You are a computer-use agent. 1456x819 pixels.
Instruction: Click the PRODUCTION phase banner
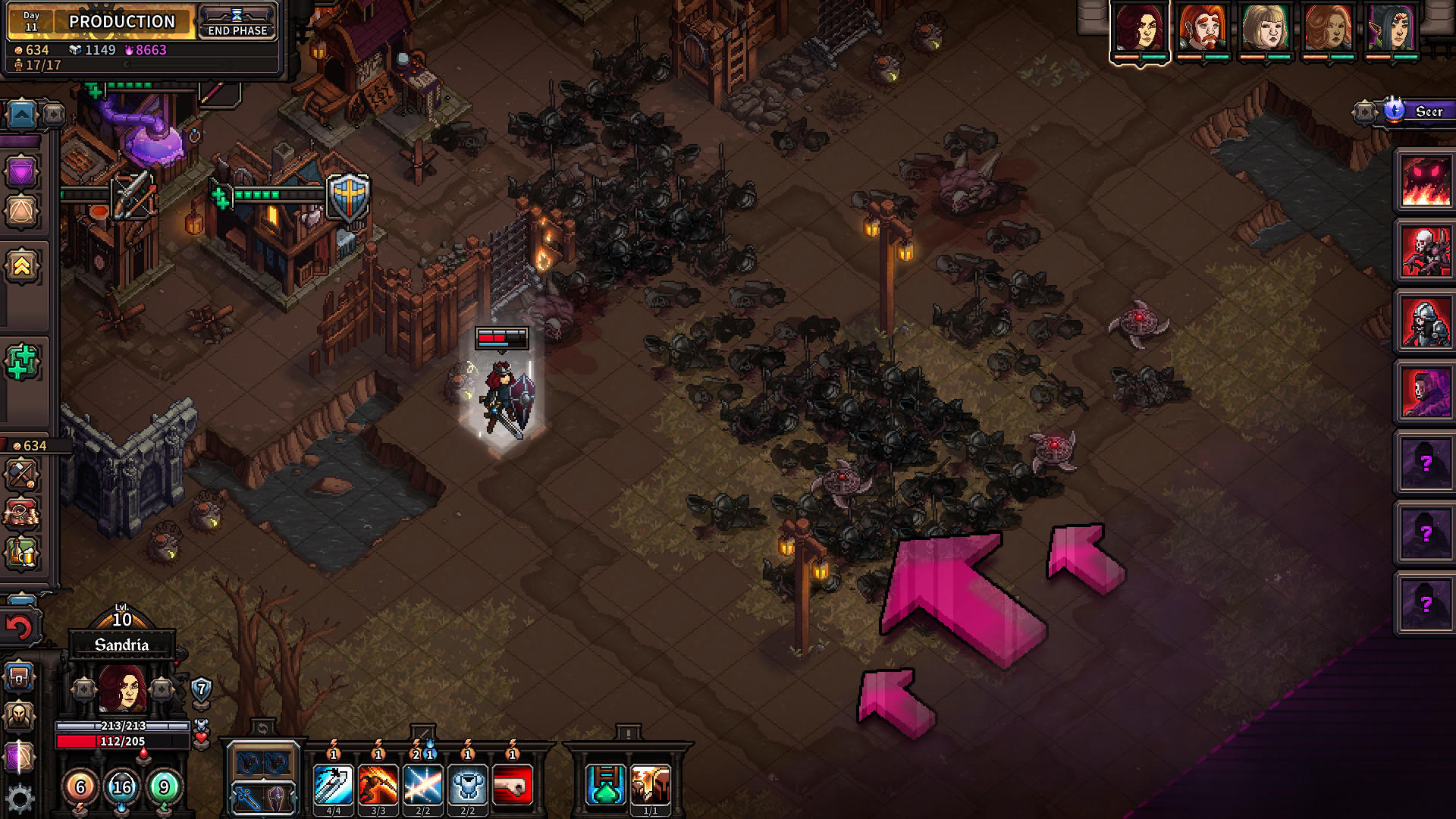pyautogui.click(x=121, y=22)
